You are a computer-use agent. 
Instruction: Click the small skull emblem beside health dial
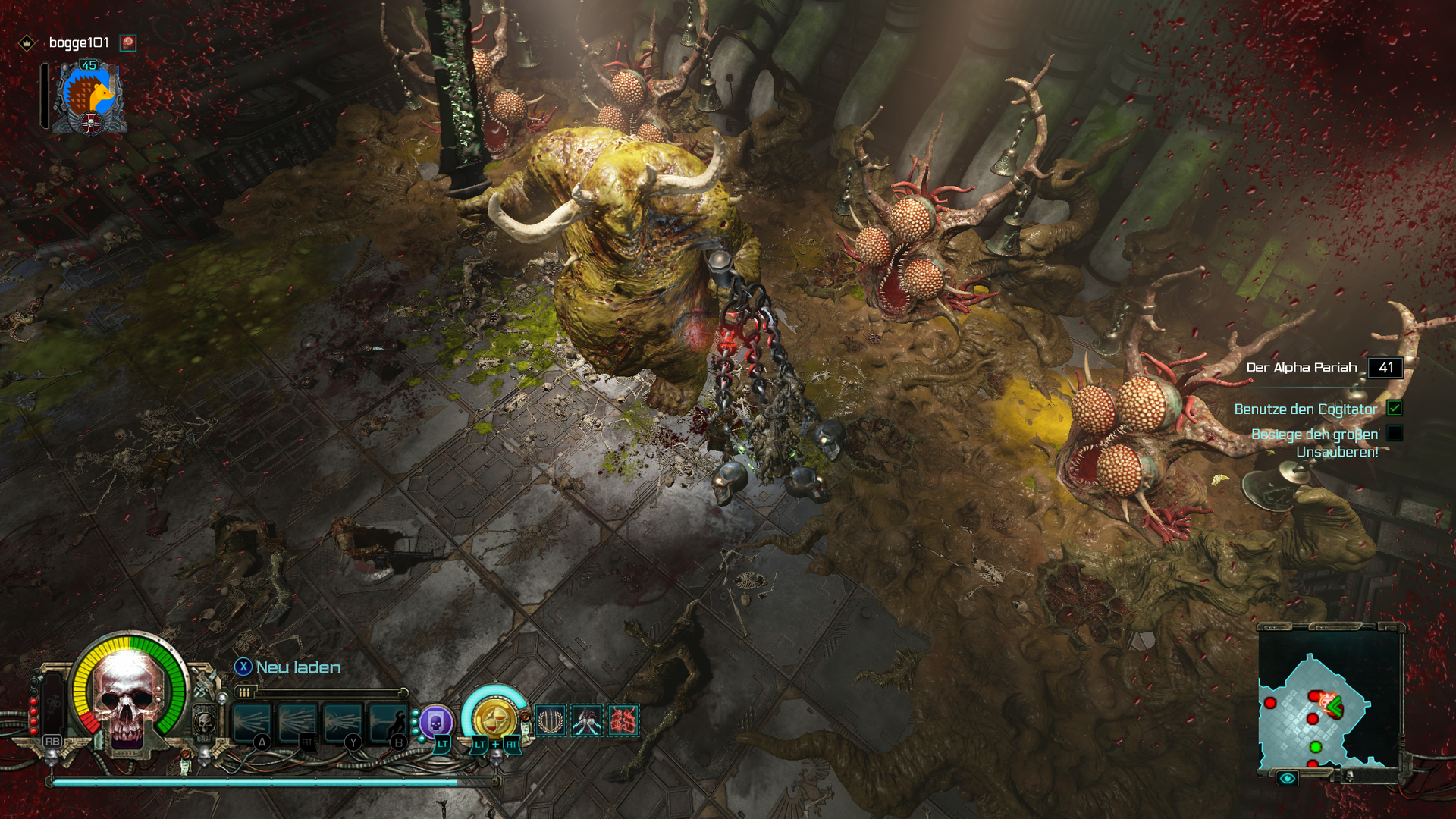[x=205, y=723]
